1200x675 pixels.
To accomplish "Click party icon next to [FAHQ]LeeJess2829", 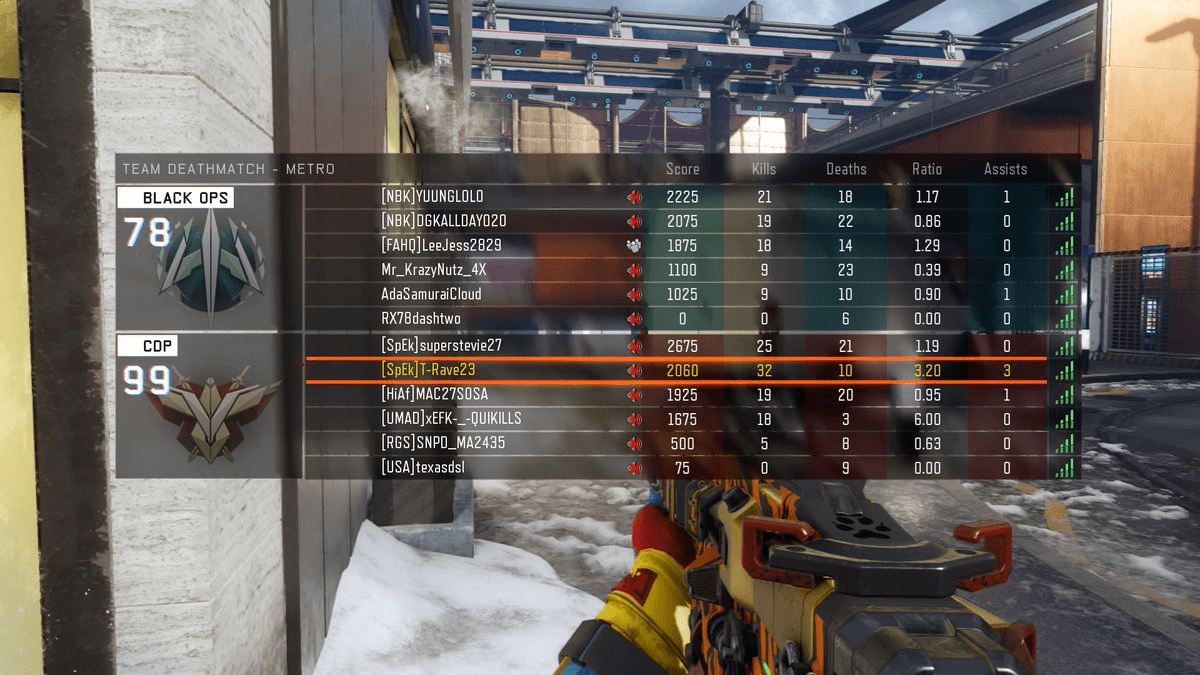I will point(634,245).
